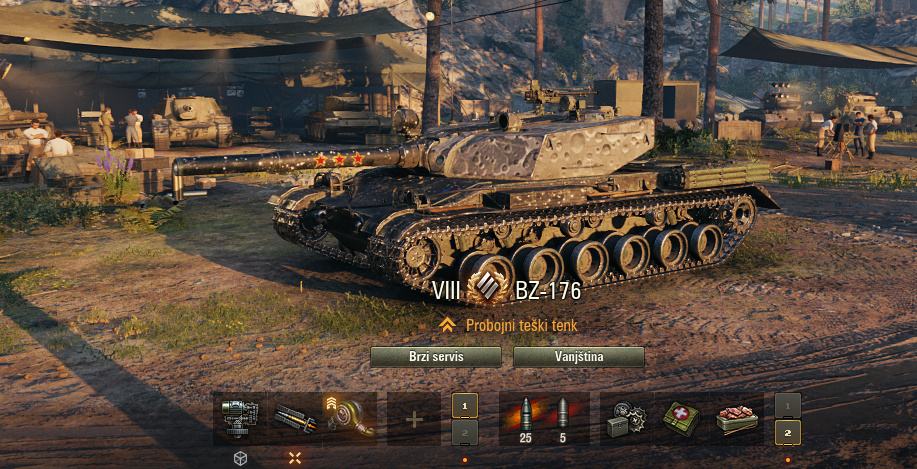This screenshot has width=917, height=469.
Task: Open the Vanjština customization menu
Action: 578,358
